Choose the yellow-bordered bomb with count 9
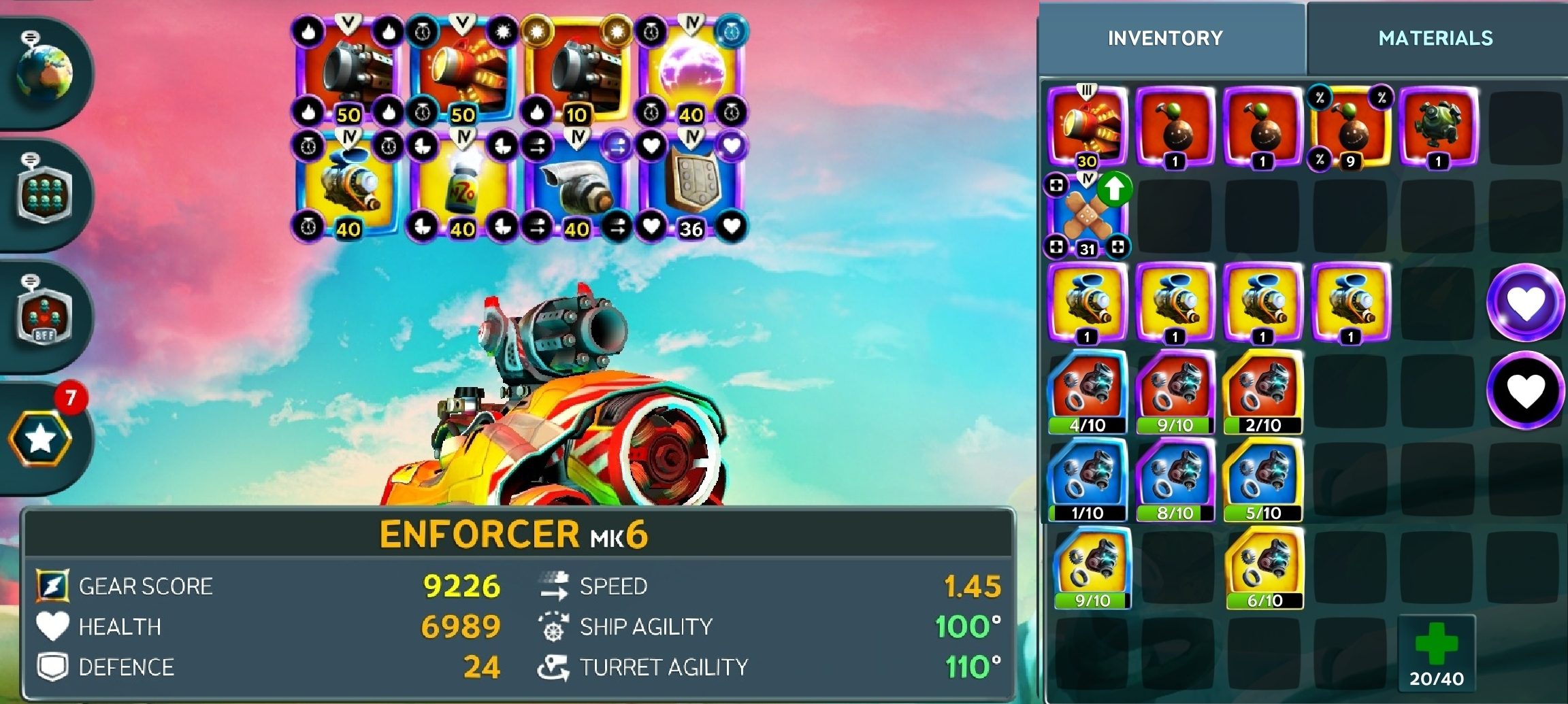The width and height of the screenshot is (1568, 704). click(1350, 127)
